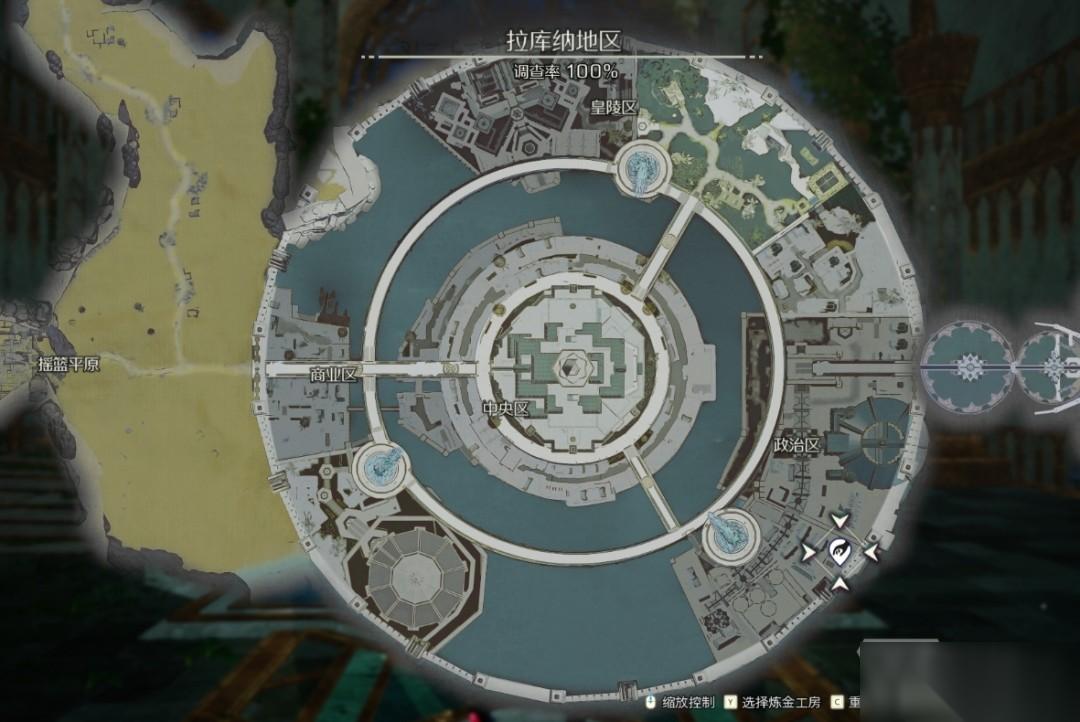Select the atelier marker inside the cursor arrows
The width and height of the screenshot is (1080, 722).
coord(839,549)
